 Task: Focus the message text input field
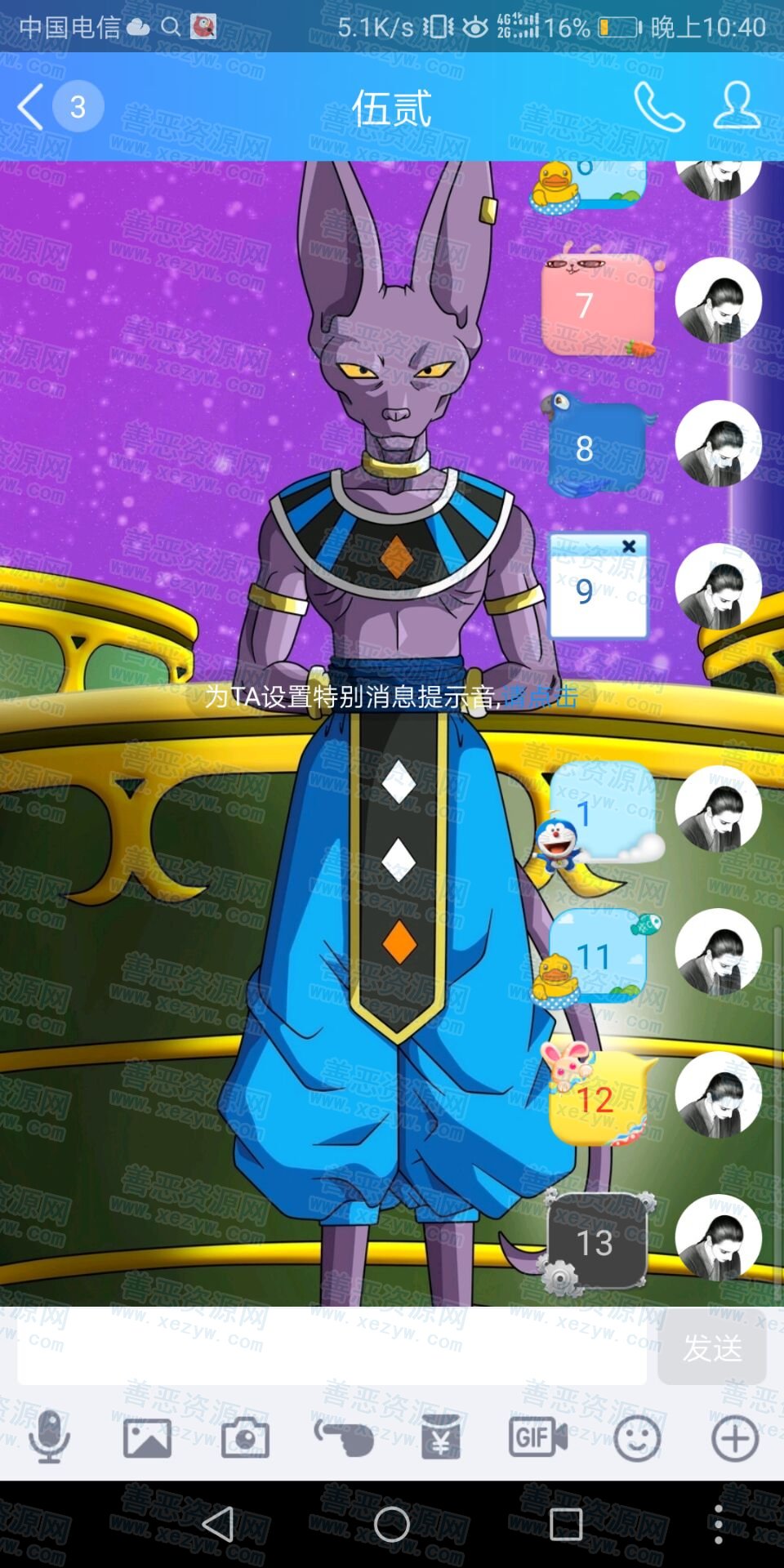click(332, 1347)
